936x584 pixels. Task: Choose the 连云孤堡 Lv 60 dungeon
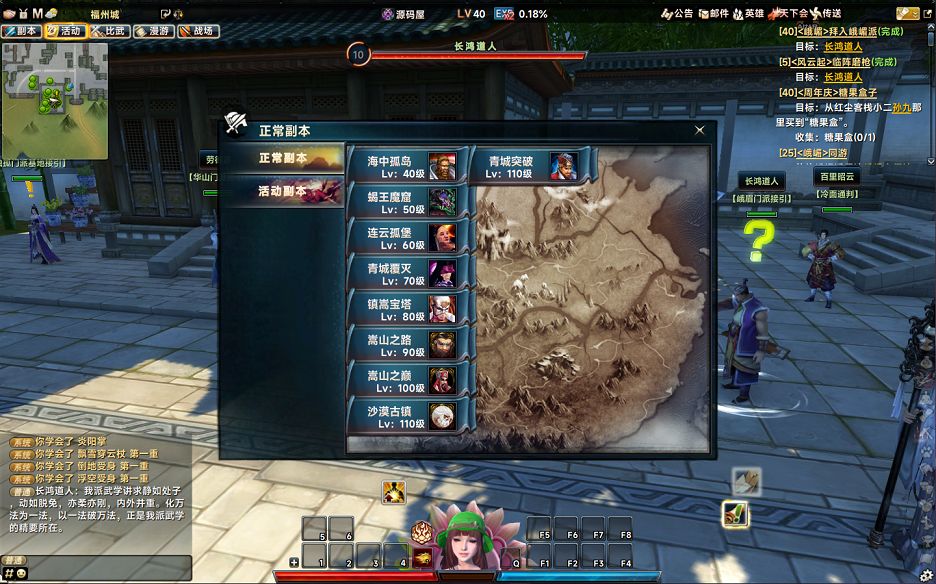[x=406, y=237]
